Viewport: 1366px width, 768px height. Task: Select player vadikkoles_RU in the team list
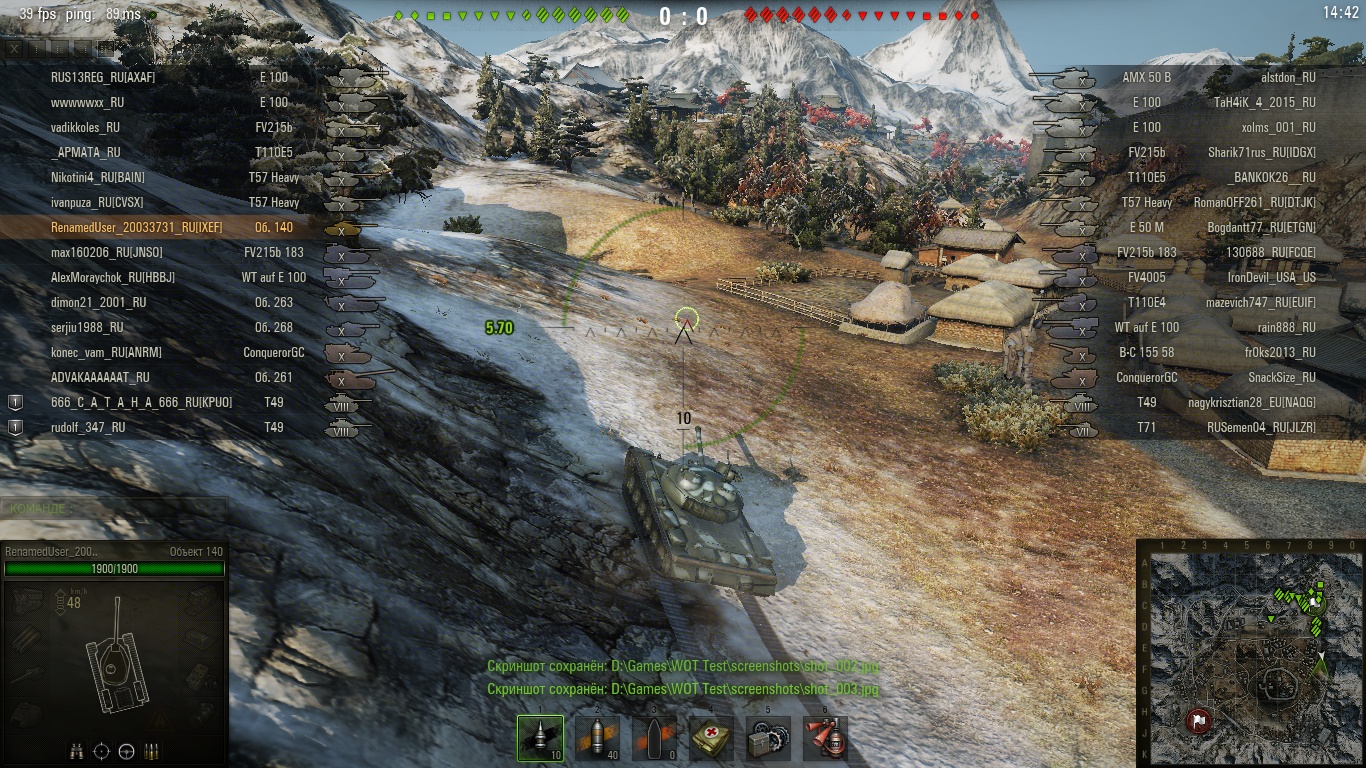pyautogui.click(x=85, y=127)
